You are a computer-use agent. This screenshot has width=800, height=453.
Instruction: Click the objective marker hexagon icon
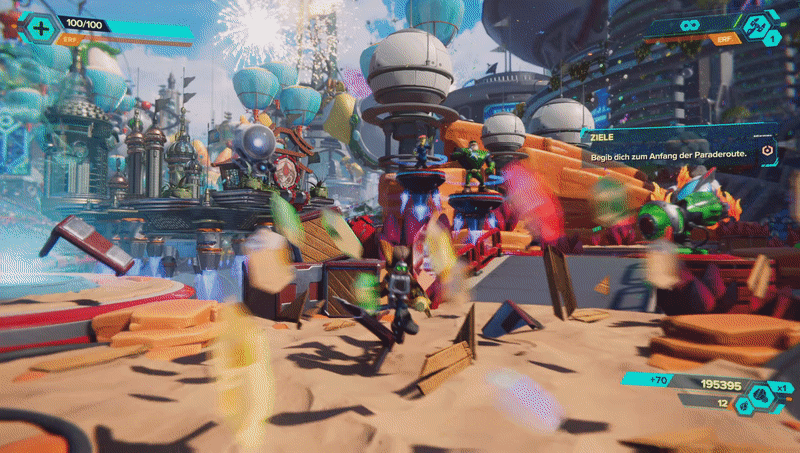pos(766,151)
